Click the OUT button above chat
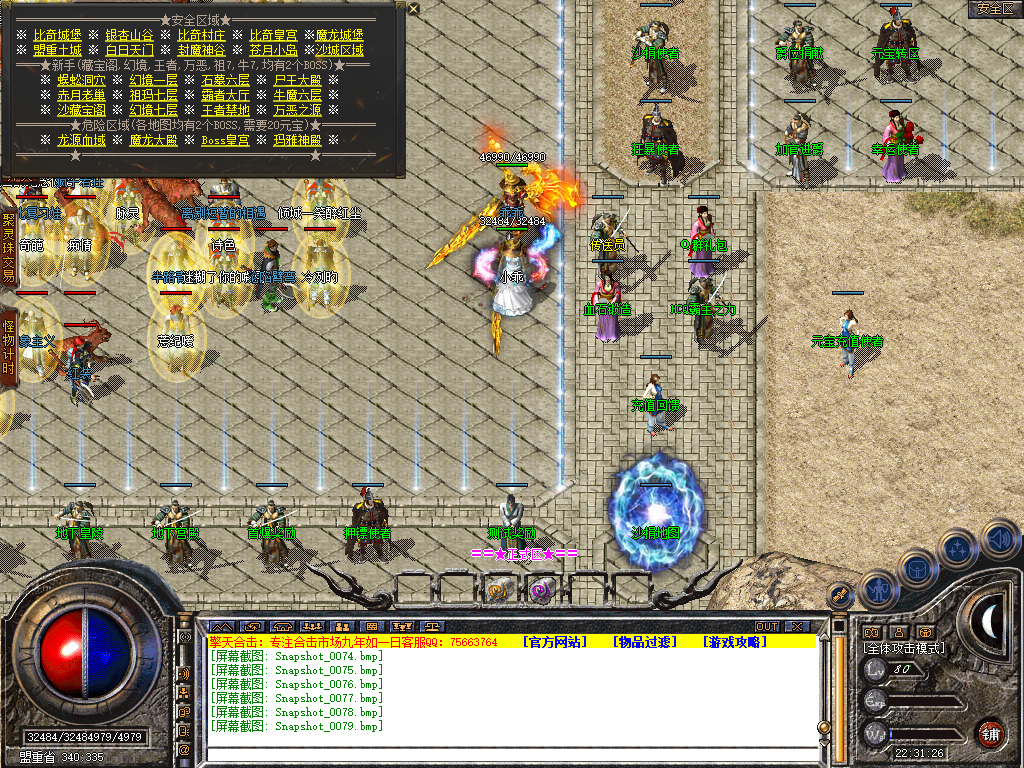This screenshot has width=1024, height=768. [x=766, y=626]
